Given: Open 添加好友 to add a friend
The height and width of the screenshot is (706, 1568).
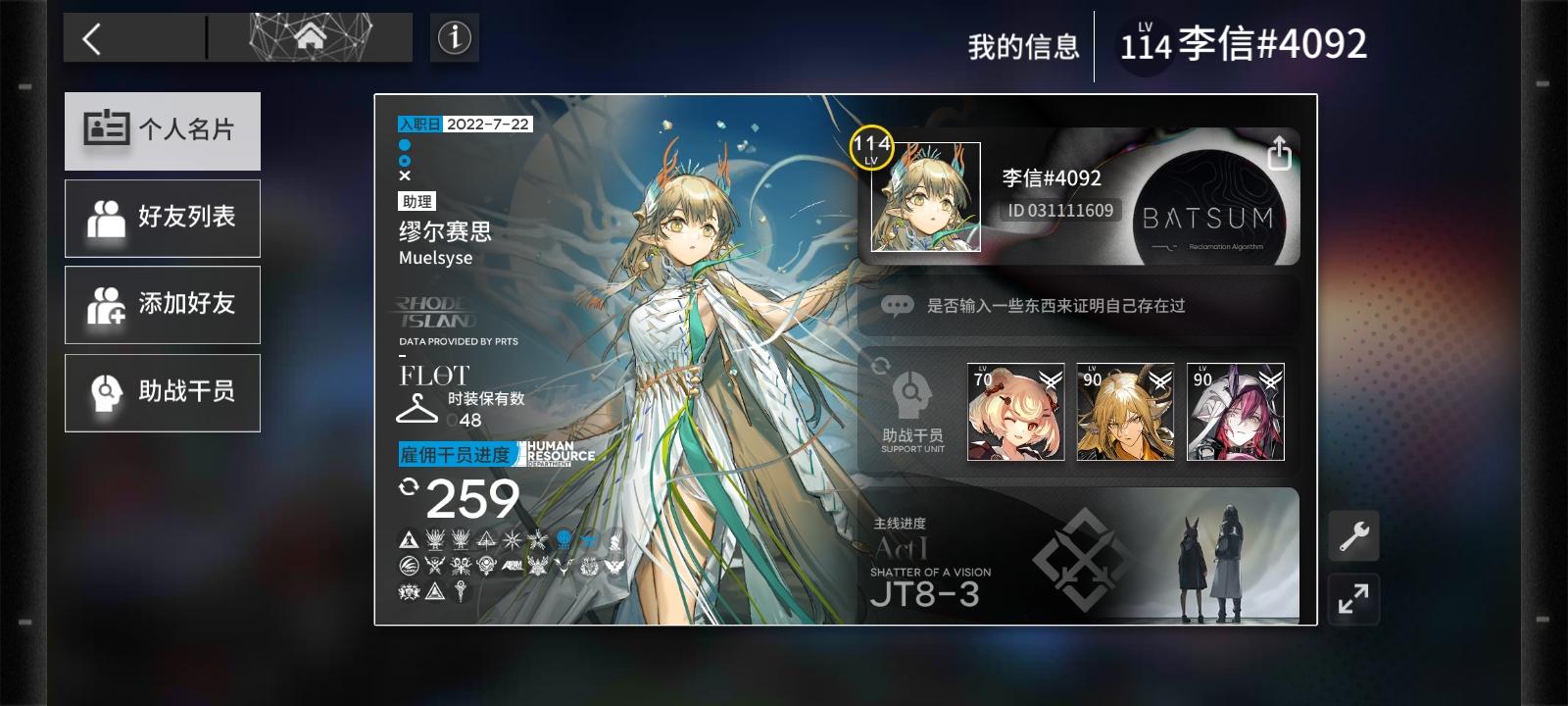Looking at the screenshot, I should (163, 305).
